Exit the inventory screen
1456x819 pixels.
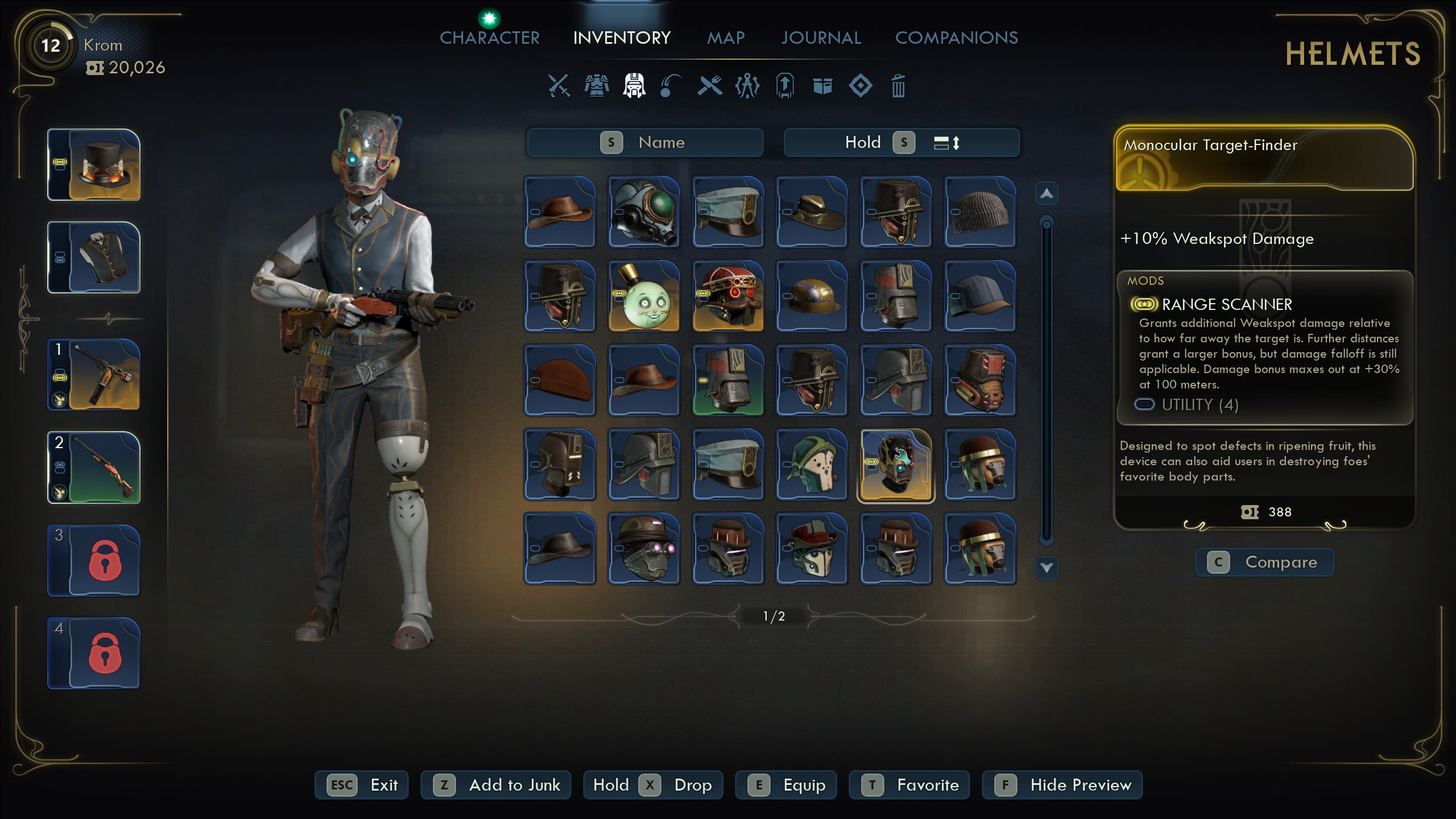[x=362, y=785]
